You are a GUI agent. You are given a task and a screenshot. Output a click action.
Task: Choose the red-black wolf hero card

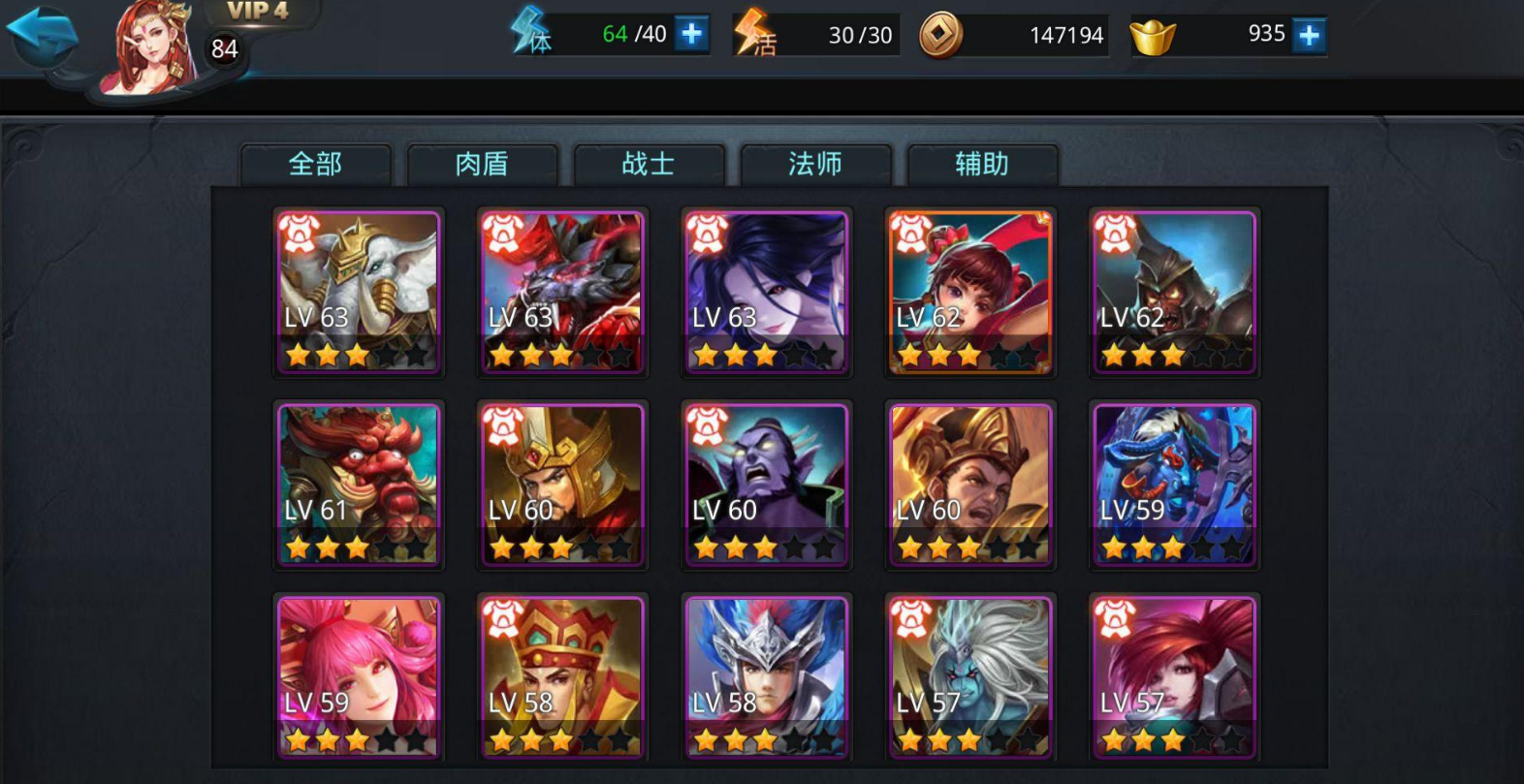click(x=562, y=292)
